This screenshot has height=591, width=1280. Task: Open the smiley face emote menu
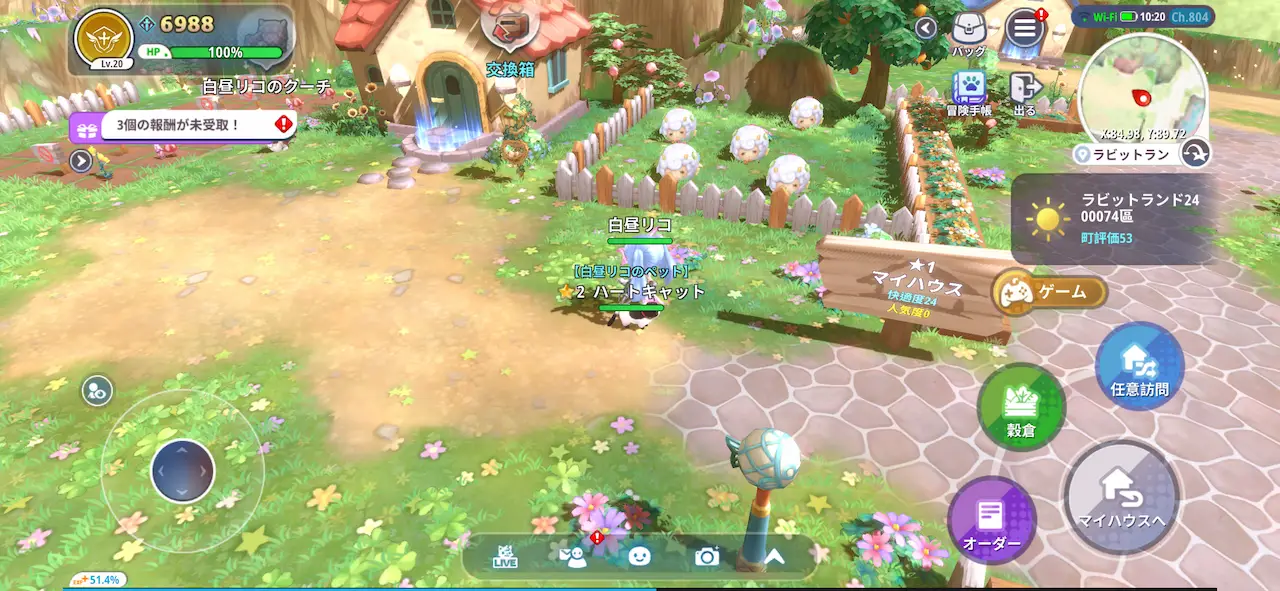[x=640, y=557]
